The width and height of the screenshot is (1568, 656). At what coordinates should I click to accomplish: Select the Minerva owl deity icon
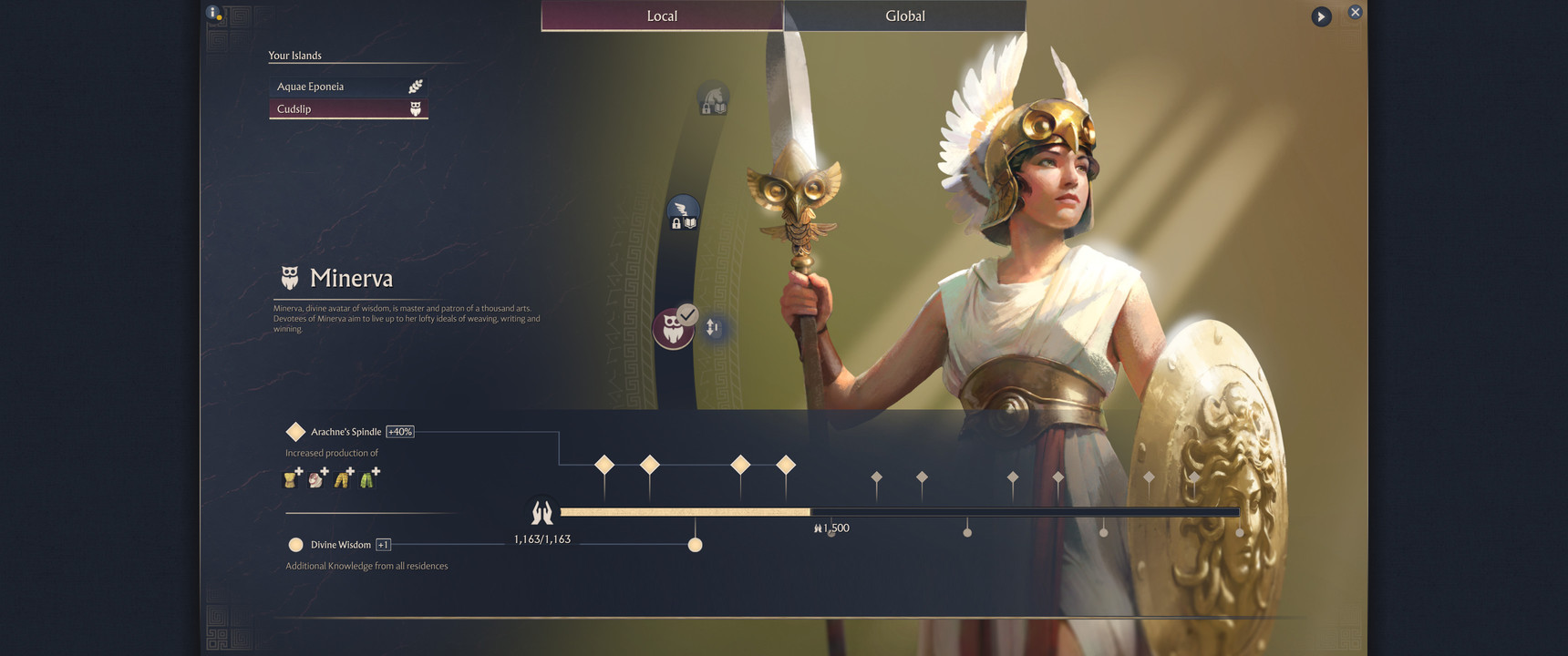(673, 328)
